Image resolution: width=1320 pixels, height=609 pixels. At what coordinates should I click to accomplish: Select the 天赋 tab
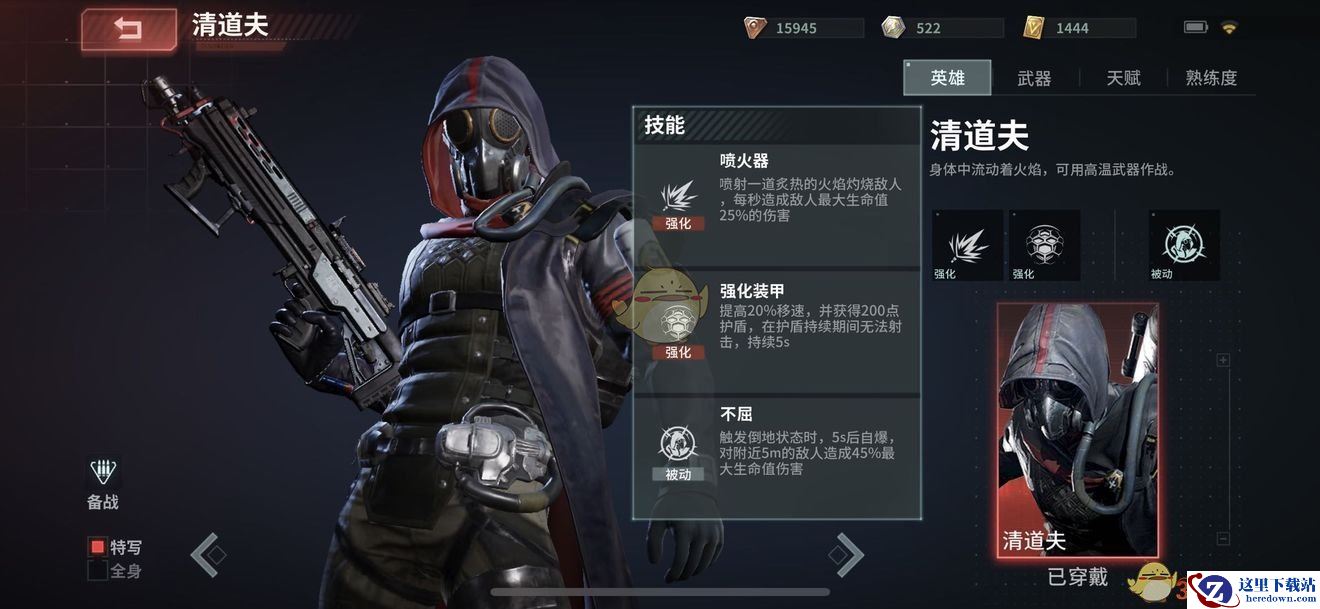(x=1123, y=78)
